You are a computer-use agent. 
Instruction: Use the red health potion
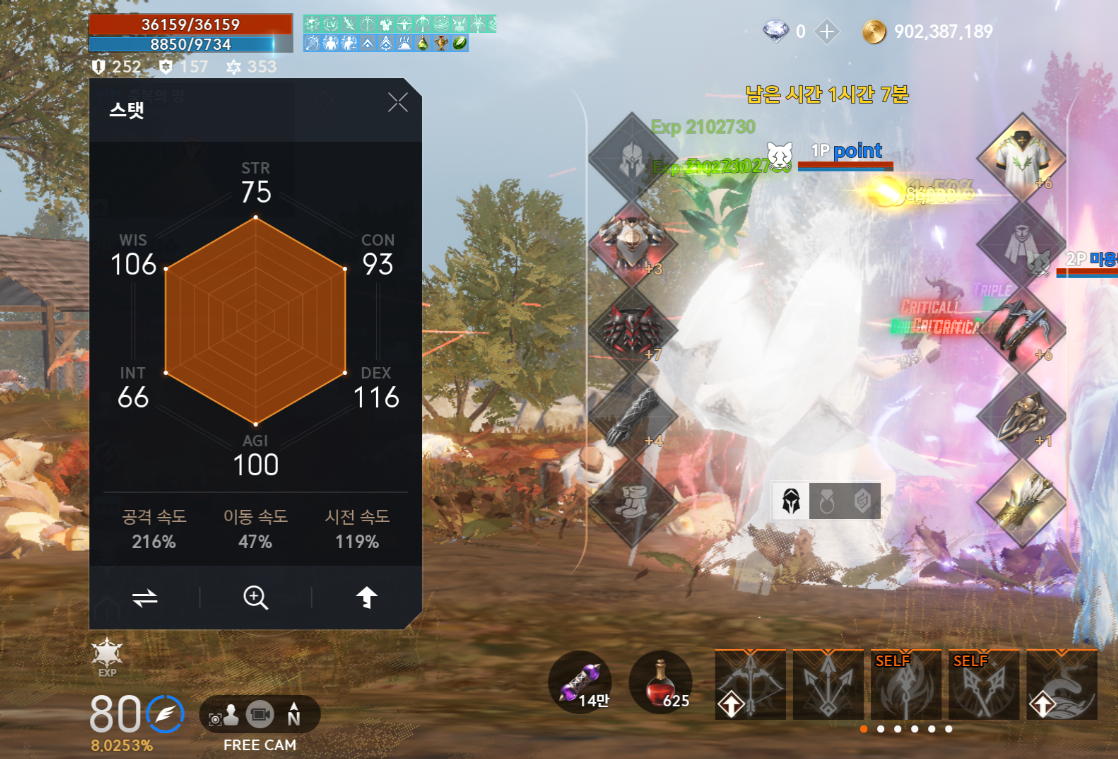pyautogui.click(x=660, y=682)
